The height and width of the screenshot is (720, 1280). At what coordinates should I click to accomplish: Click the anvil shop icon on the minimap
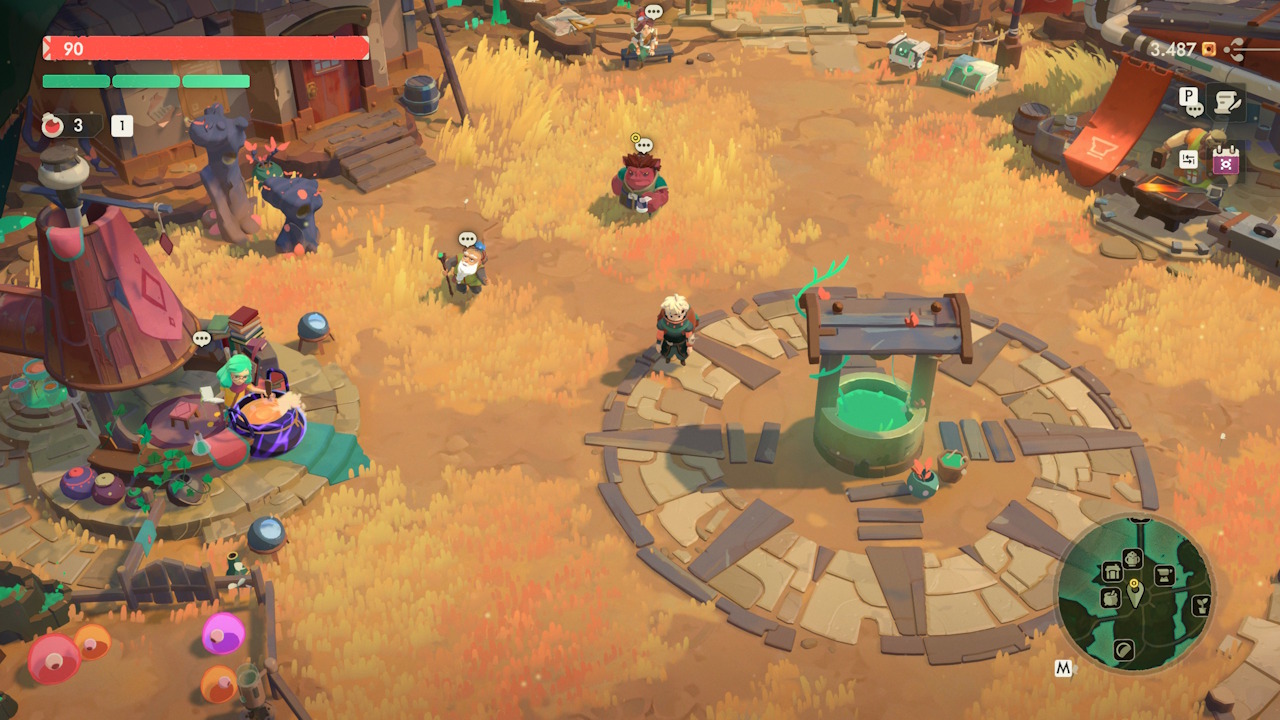coord(1164,575)
